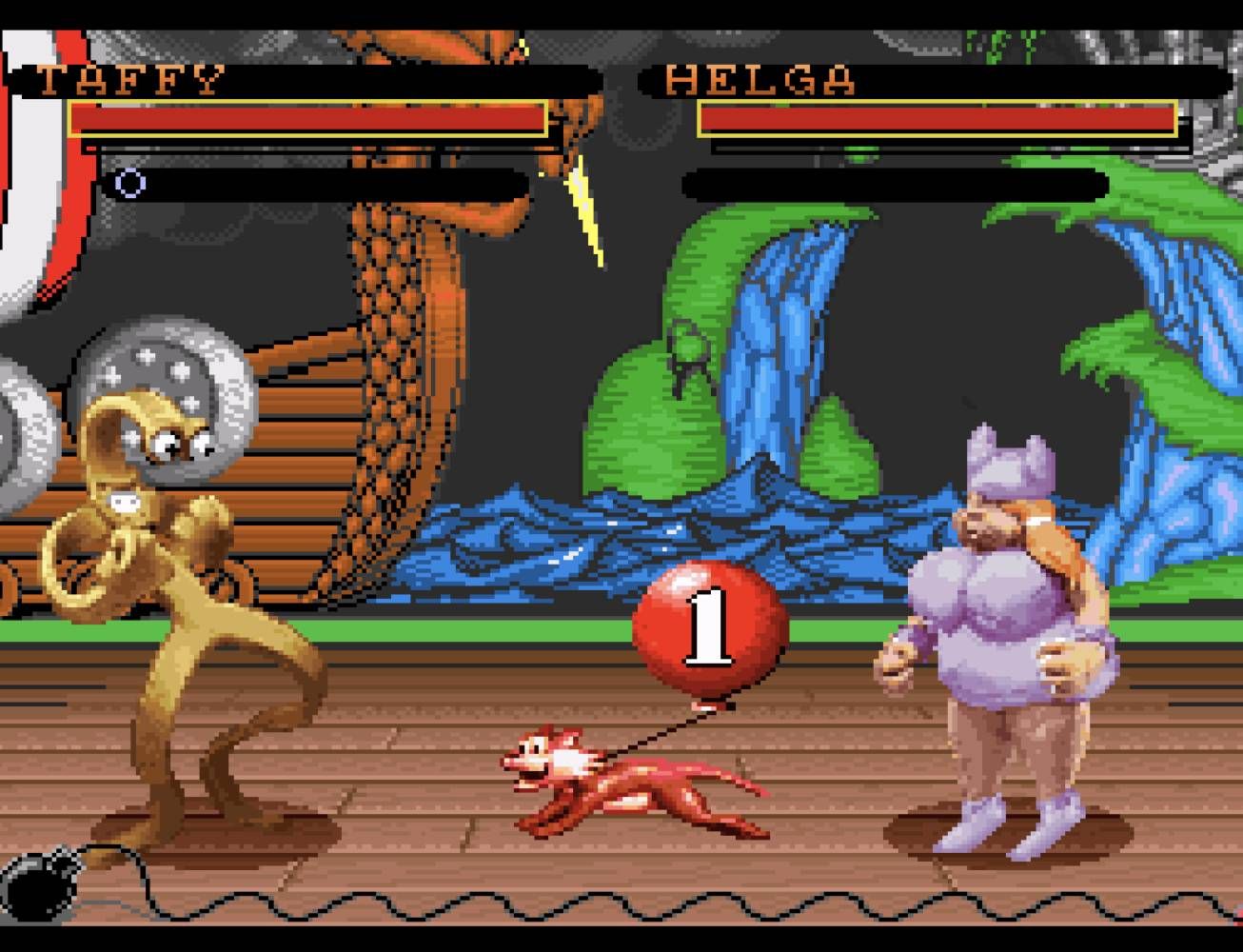The height and width of the screenshot is (952, 1243).
Task: Click the black special meter under Helga's health bar
Action: [x=895, y=181]
